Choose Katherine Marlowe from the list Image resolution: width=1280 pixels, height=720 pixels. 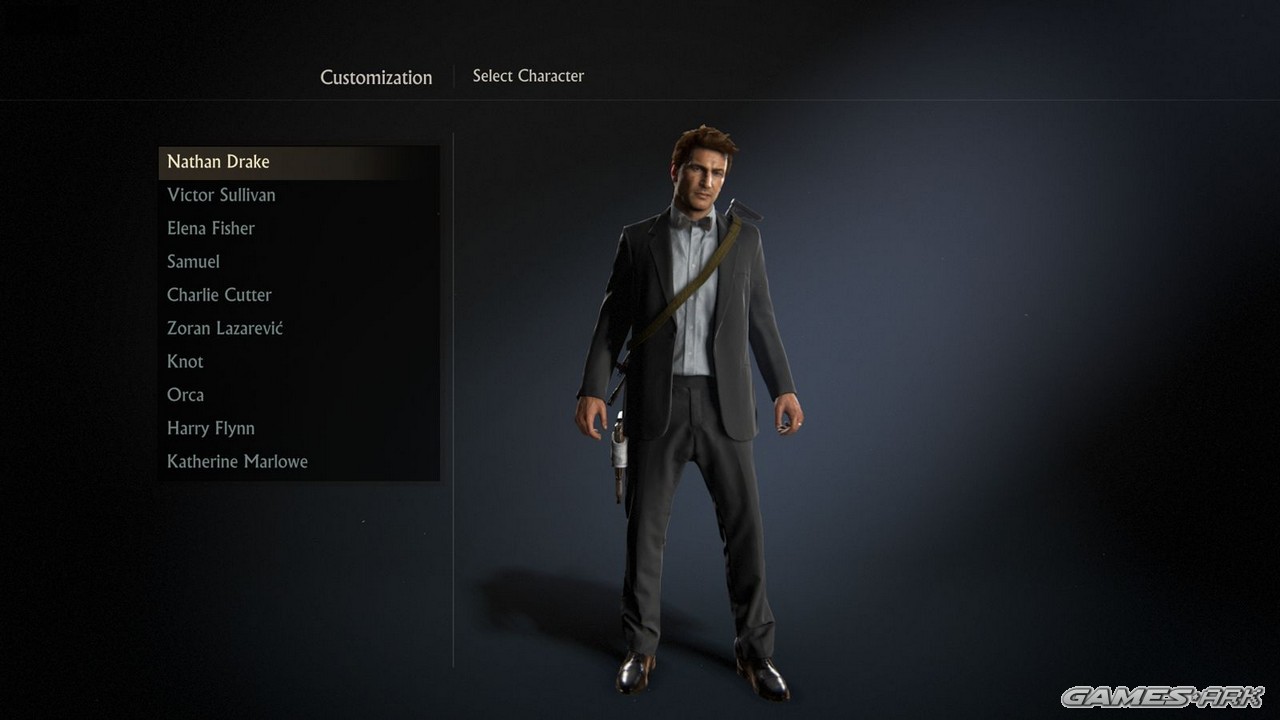(237, 462)
